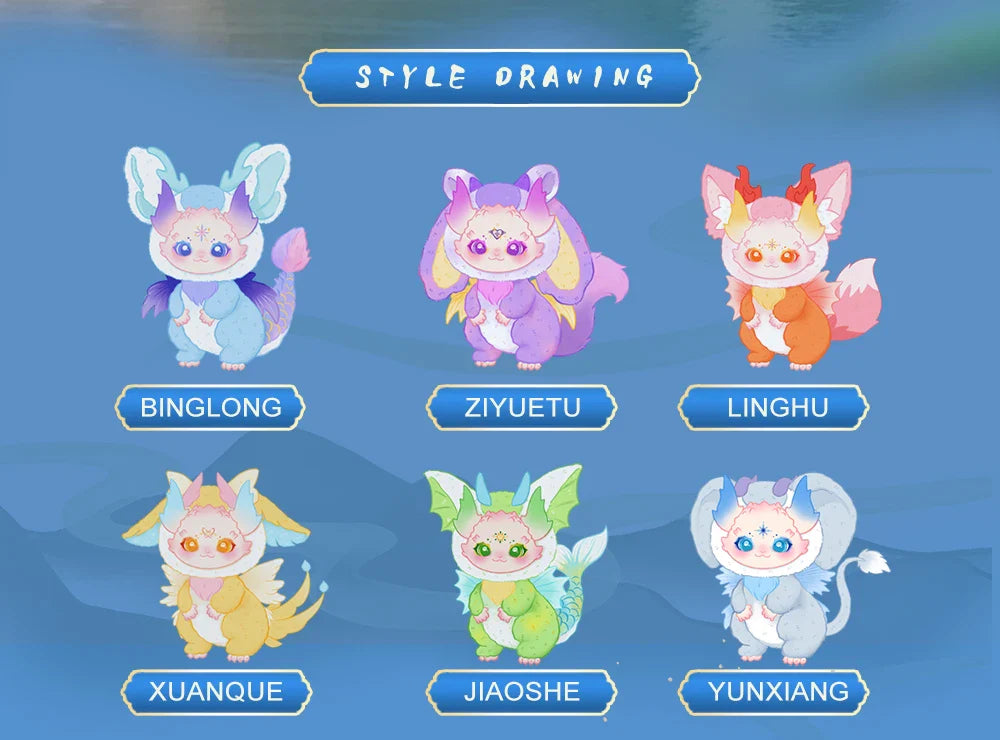Choose the ZIYUETU label button
This screenshot has height=740, width=1000.
(522, 407)
